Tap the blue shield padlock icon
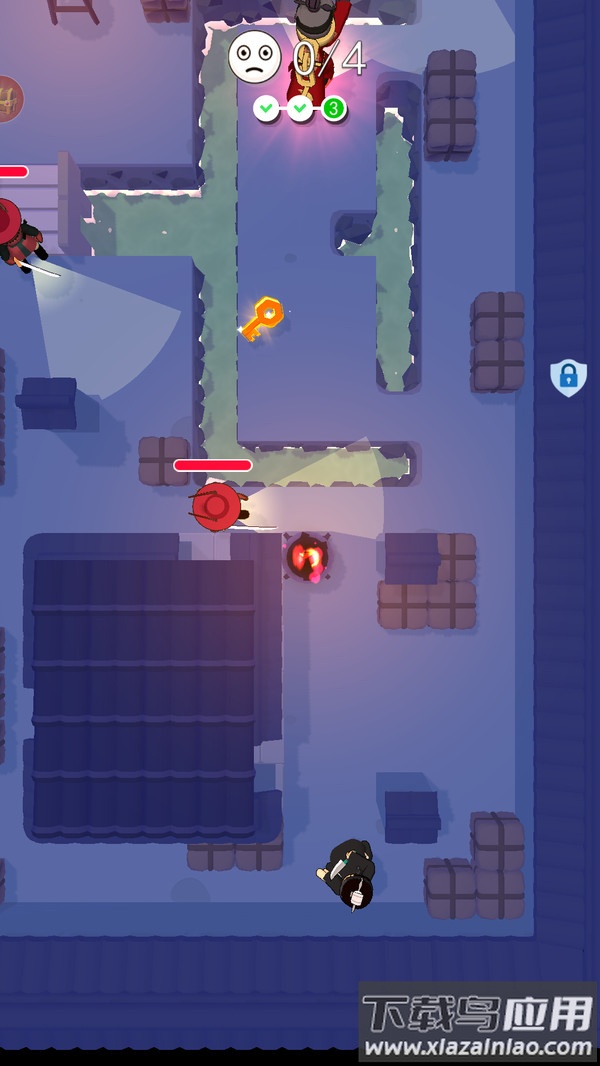Screen dimensions: 600x1066 568,377
